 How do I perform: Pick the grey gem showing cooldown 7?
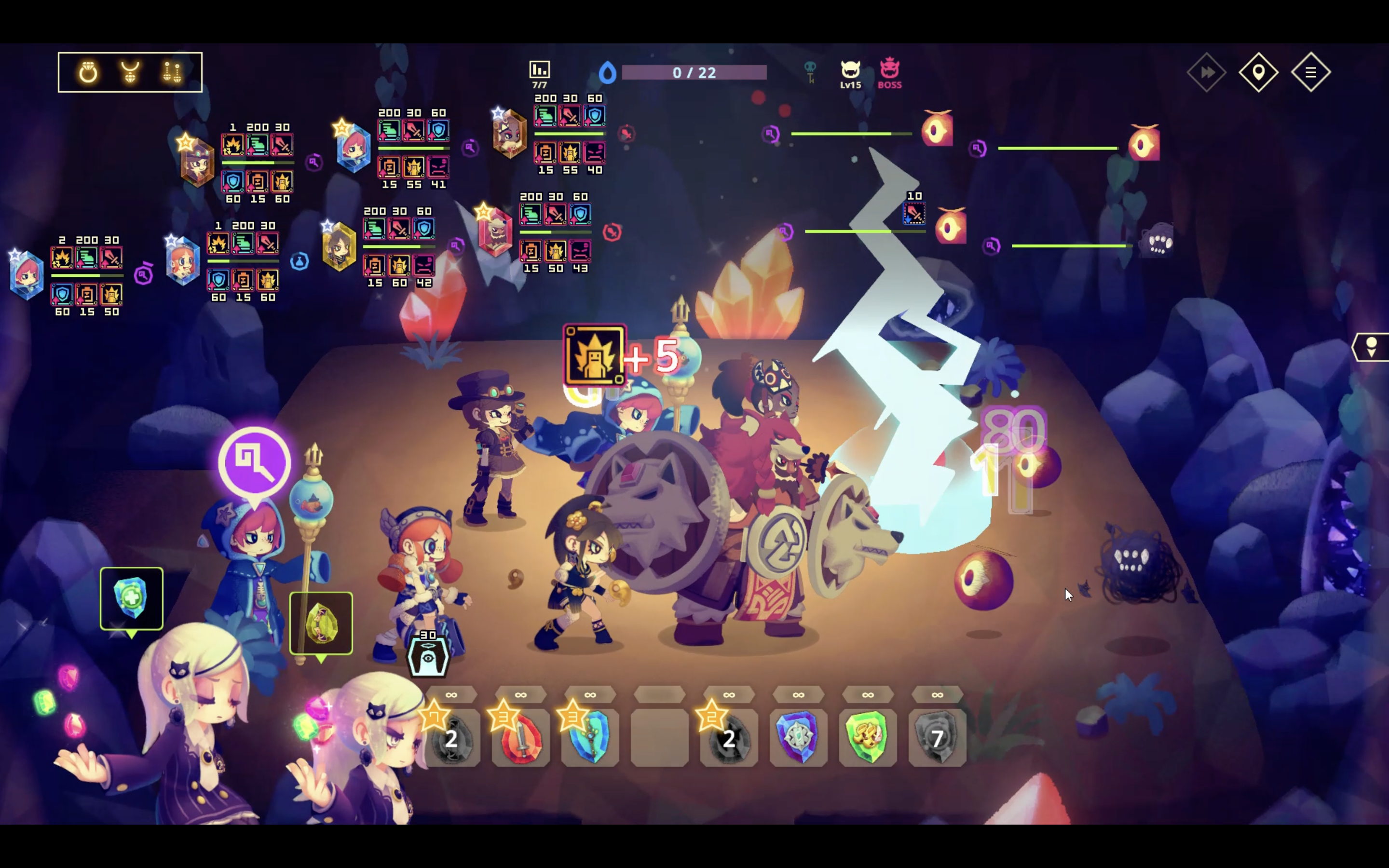937,738
